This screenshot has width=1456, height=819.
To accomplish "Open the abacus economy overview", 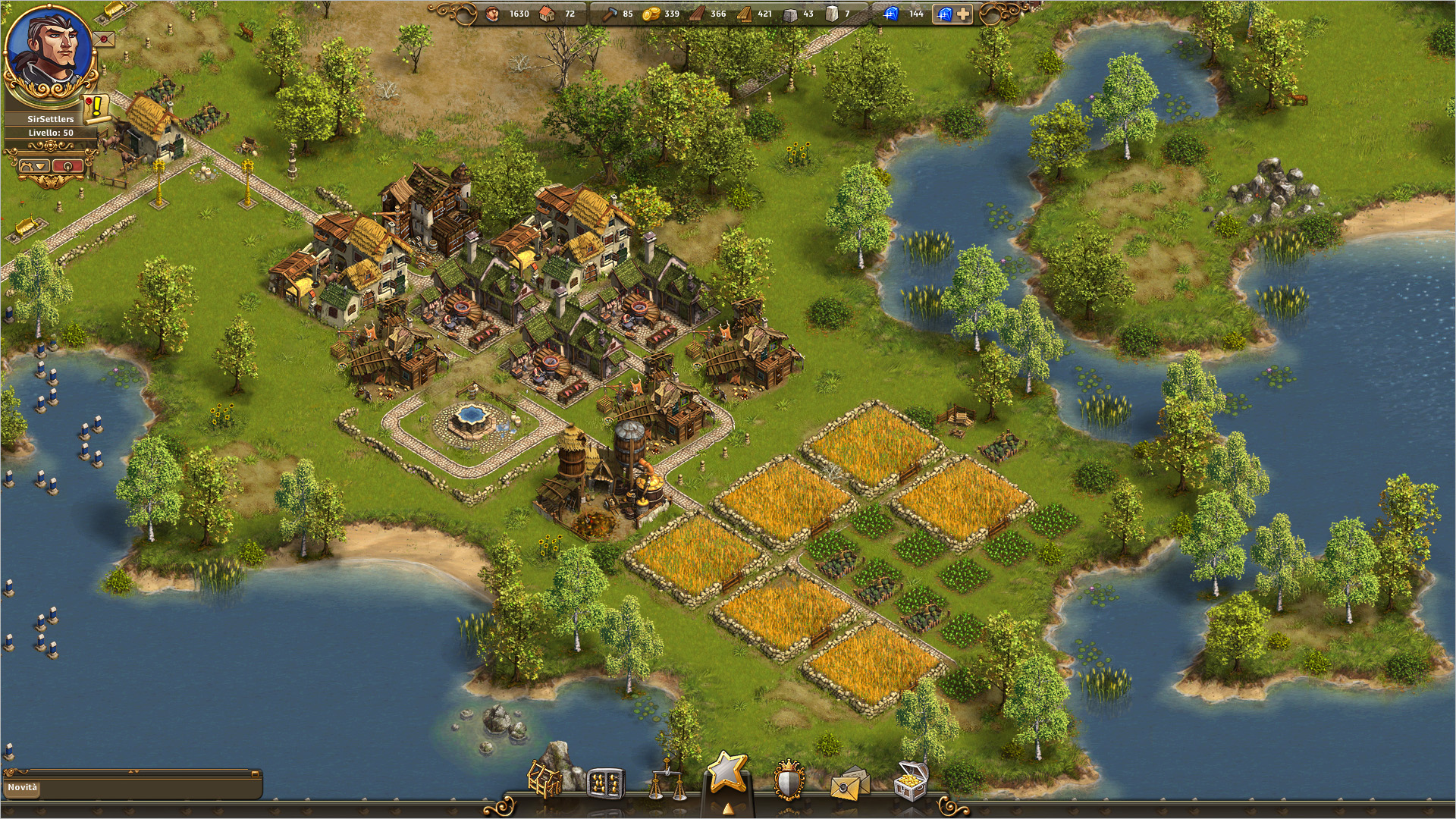I will click(605, 783).
